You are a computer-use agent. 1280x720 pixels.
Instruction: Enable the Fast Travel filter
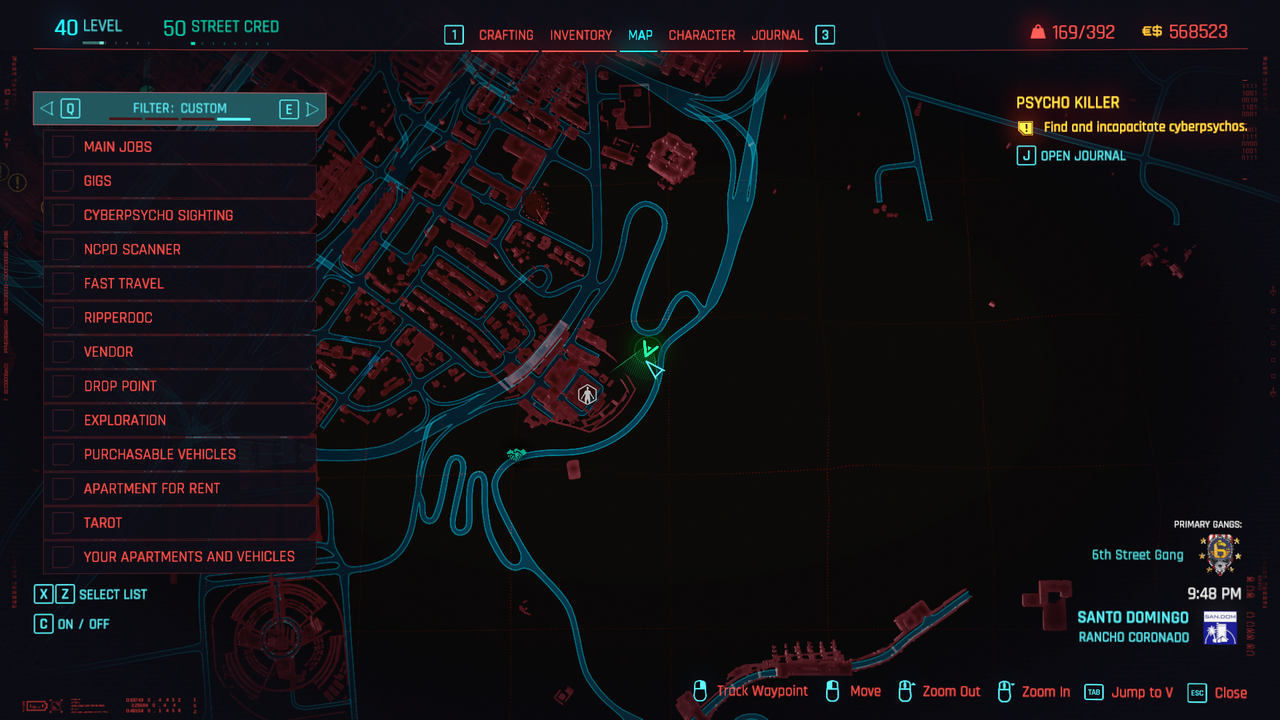[64, 283]
